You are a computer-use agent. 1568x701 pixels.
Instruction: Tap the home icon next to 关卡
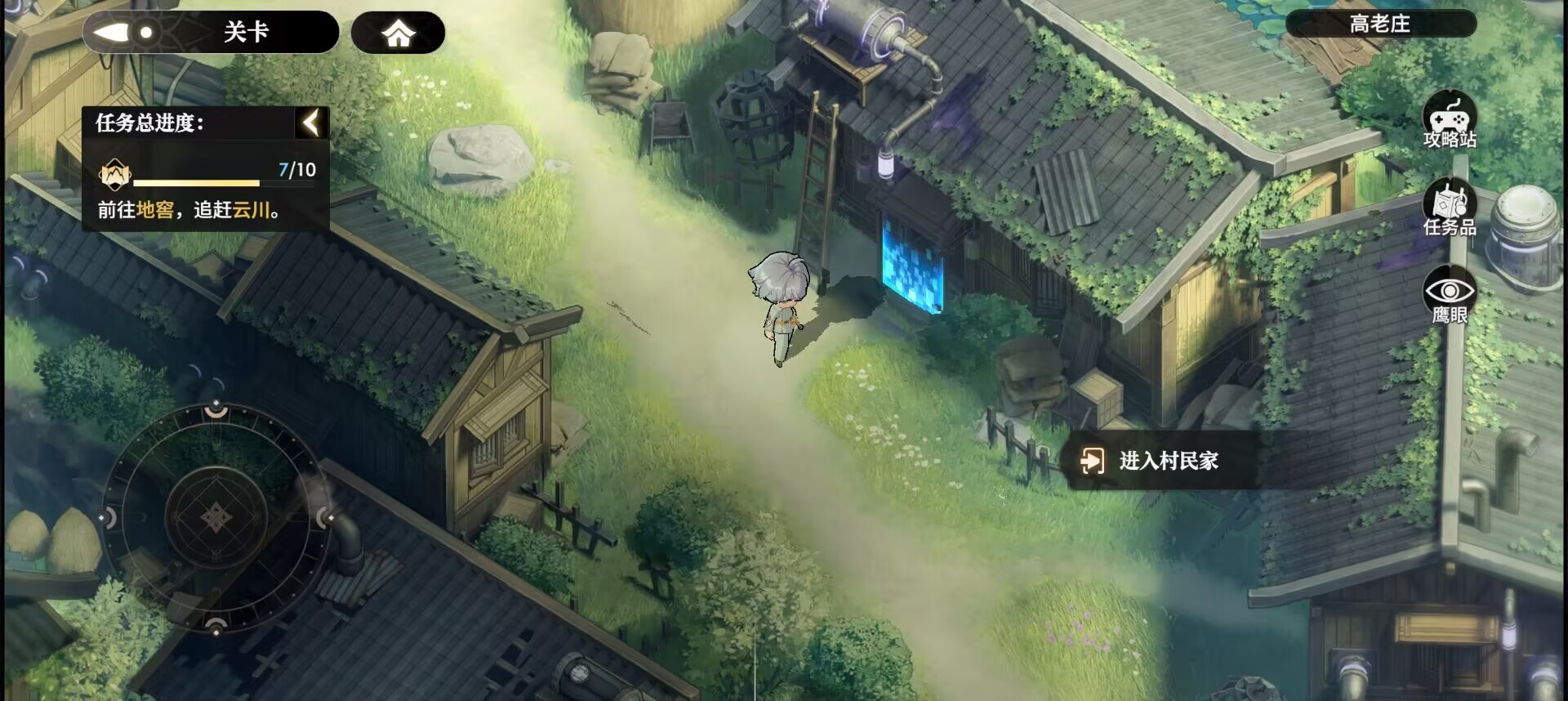398,32
